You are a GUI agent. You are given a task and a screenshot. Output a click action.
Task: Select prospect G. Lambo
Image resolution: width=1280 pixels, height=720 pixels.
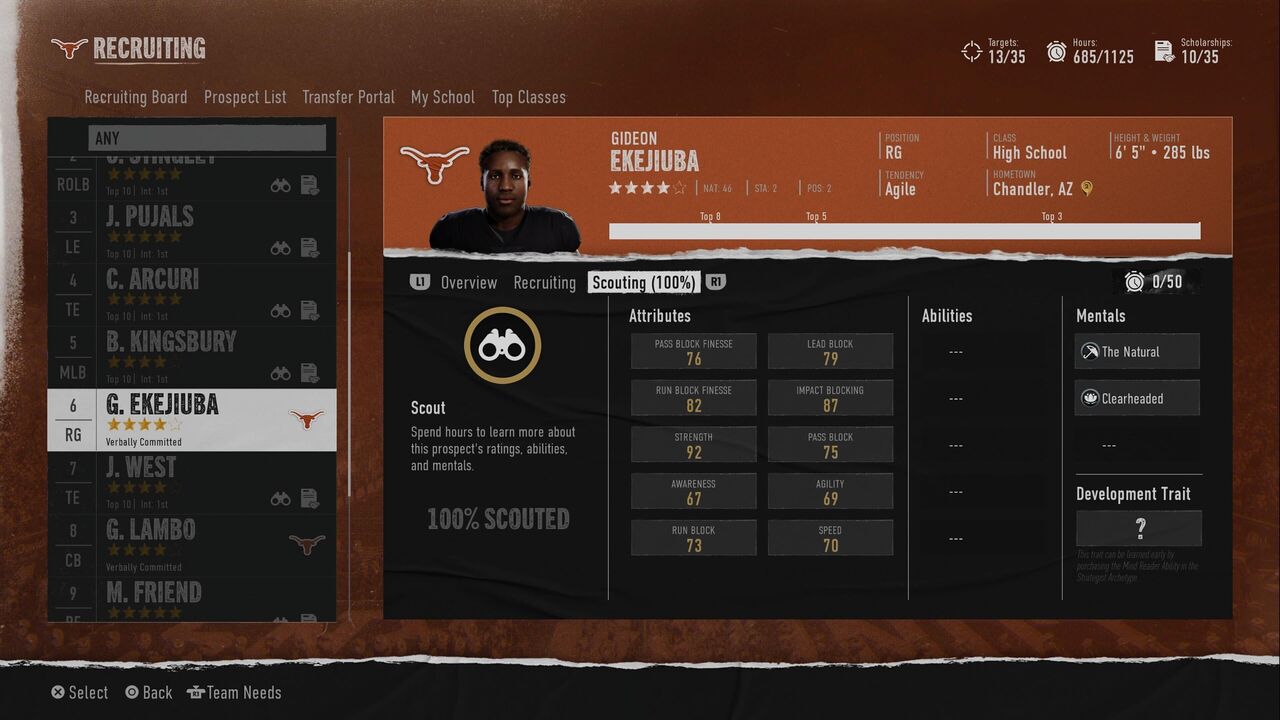[192, 544]
